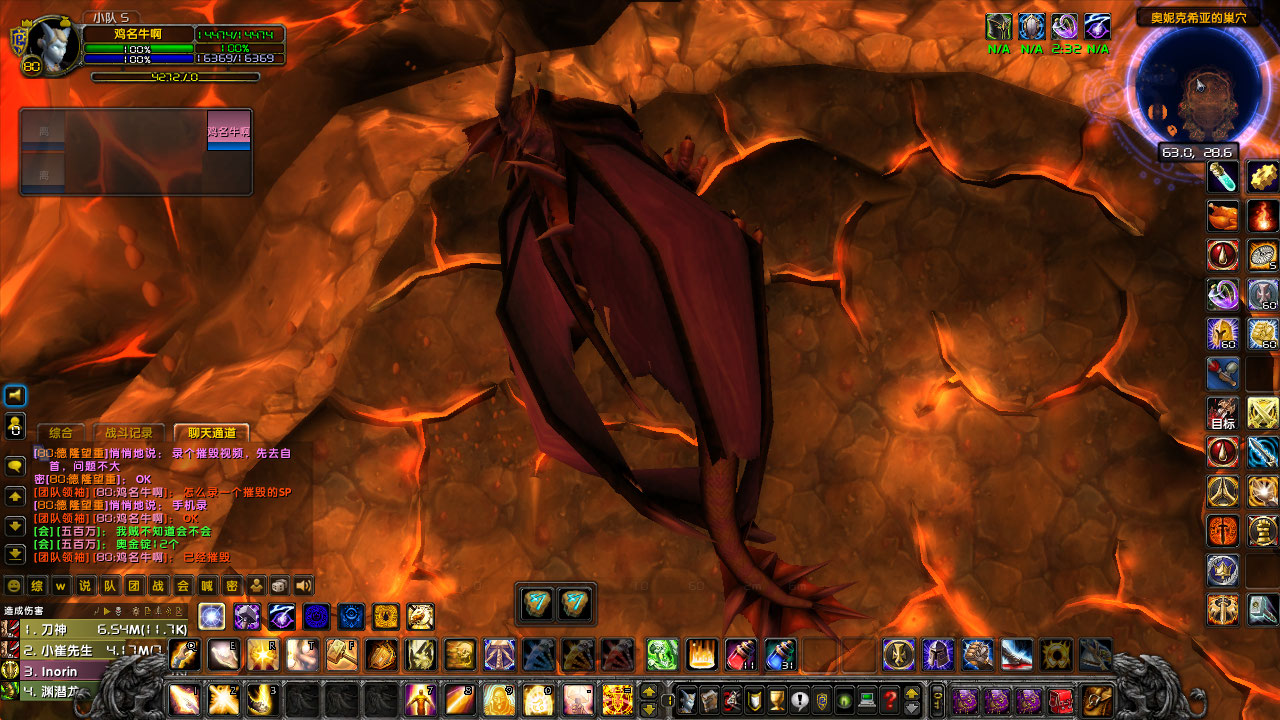Switch to the 战斗记录 combat log tab

[129, 433]
